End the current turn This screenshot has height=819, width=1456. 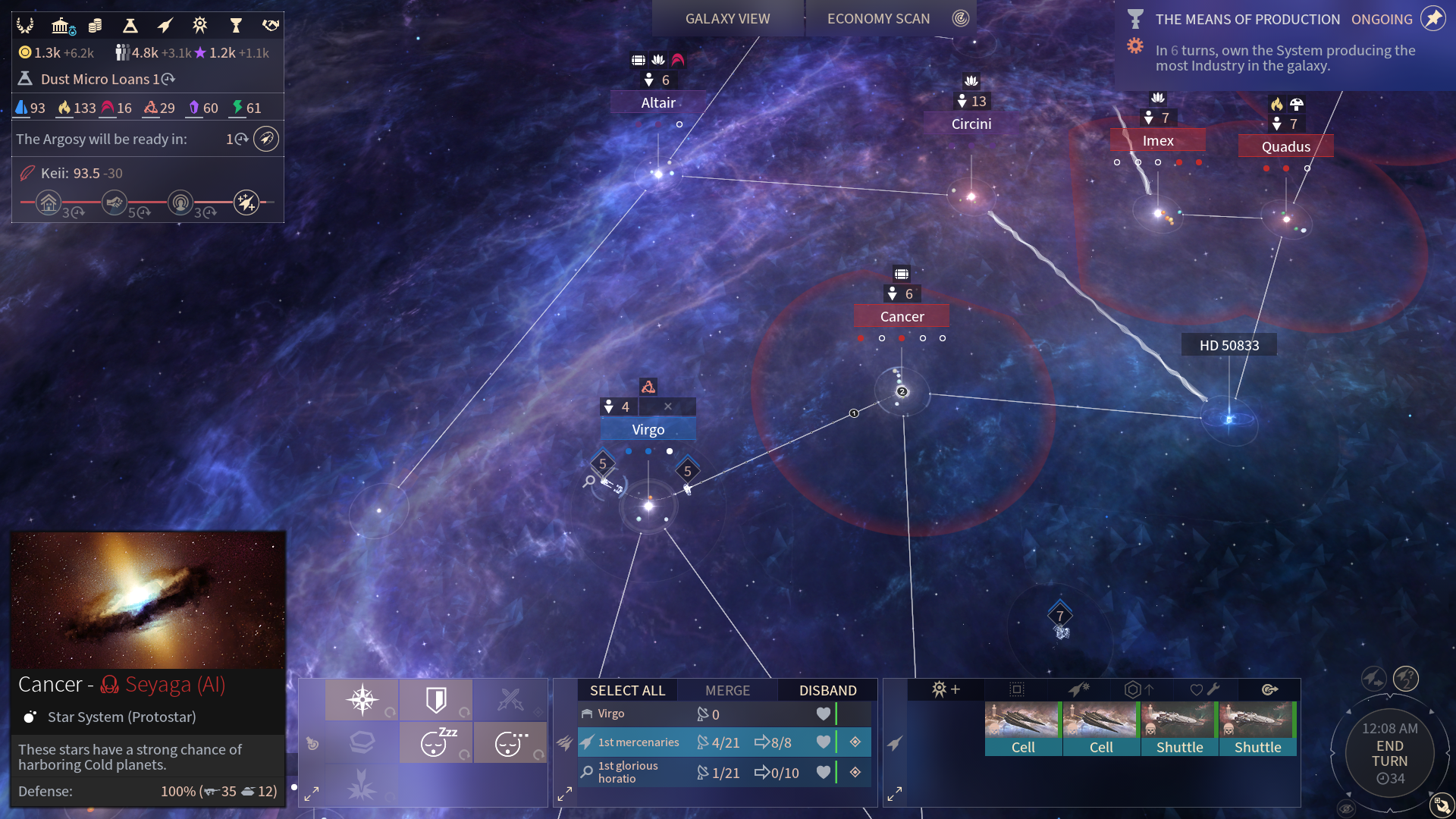1389,754
